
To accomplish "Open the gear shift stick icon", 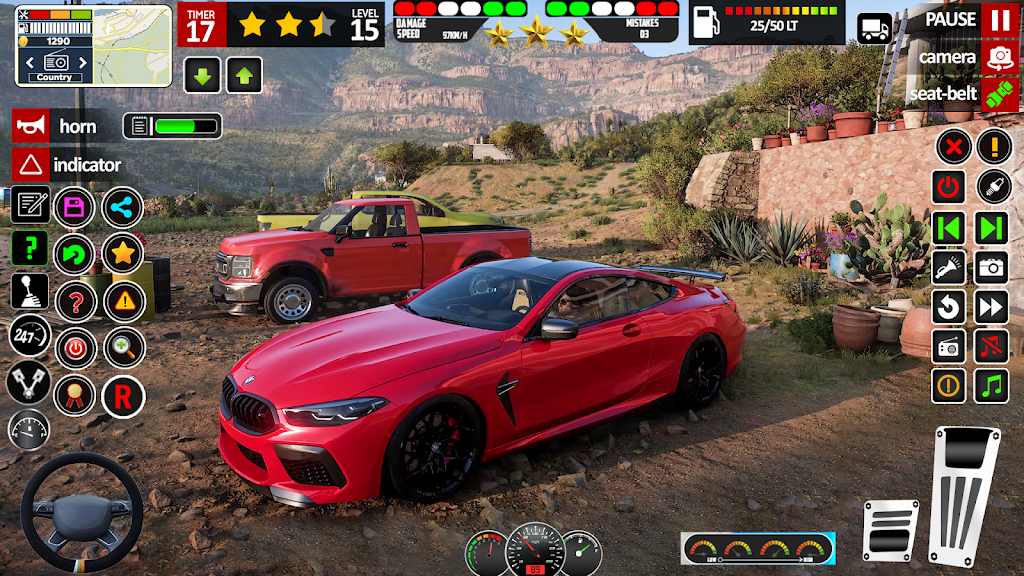I will click(29, 291).
